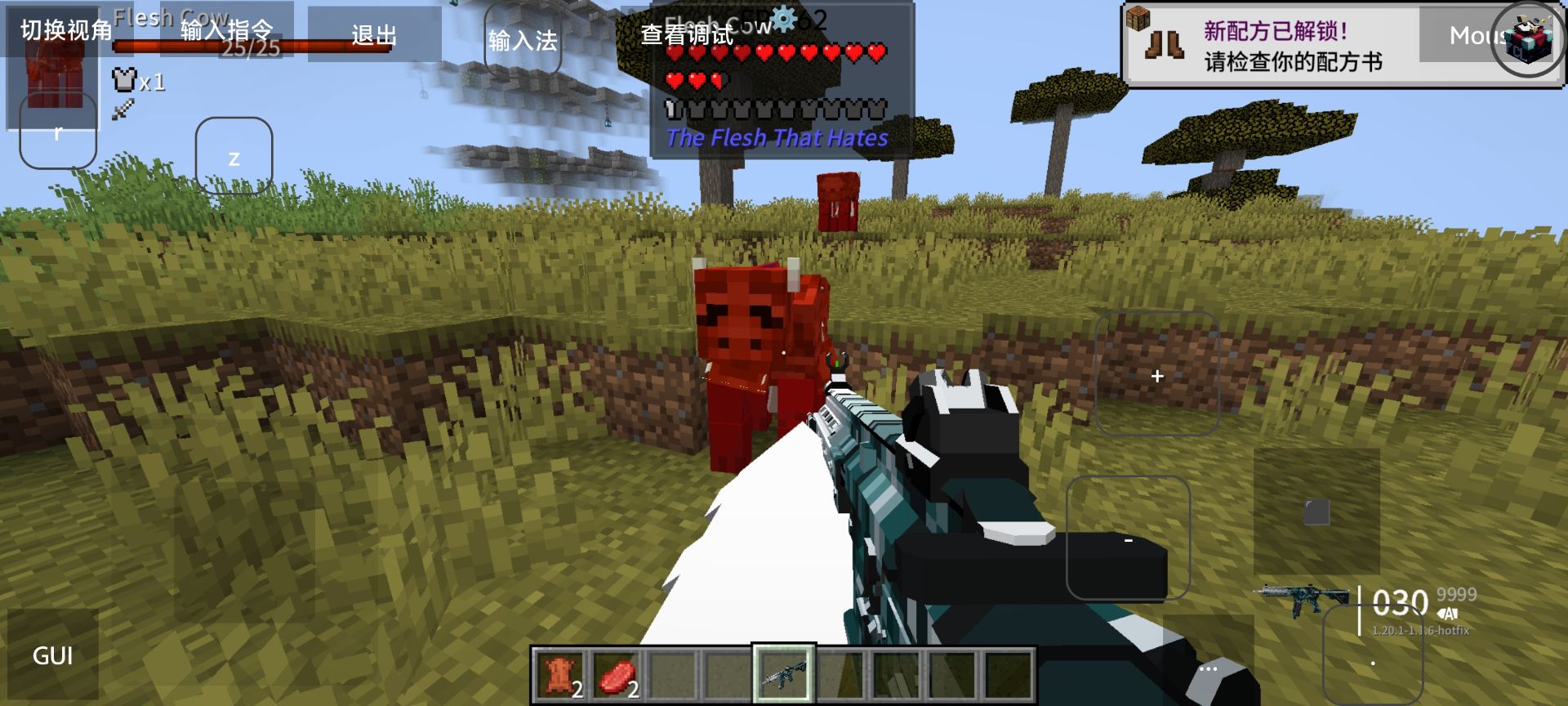Tap the on-screen z key button
Viewport: 1568px width, 706px height.
point(234,156)
